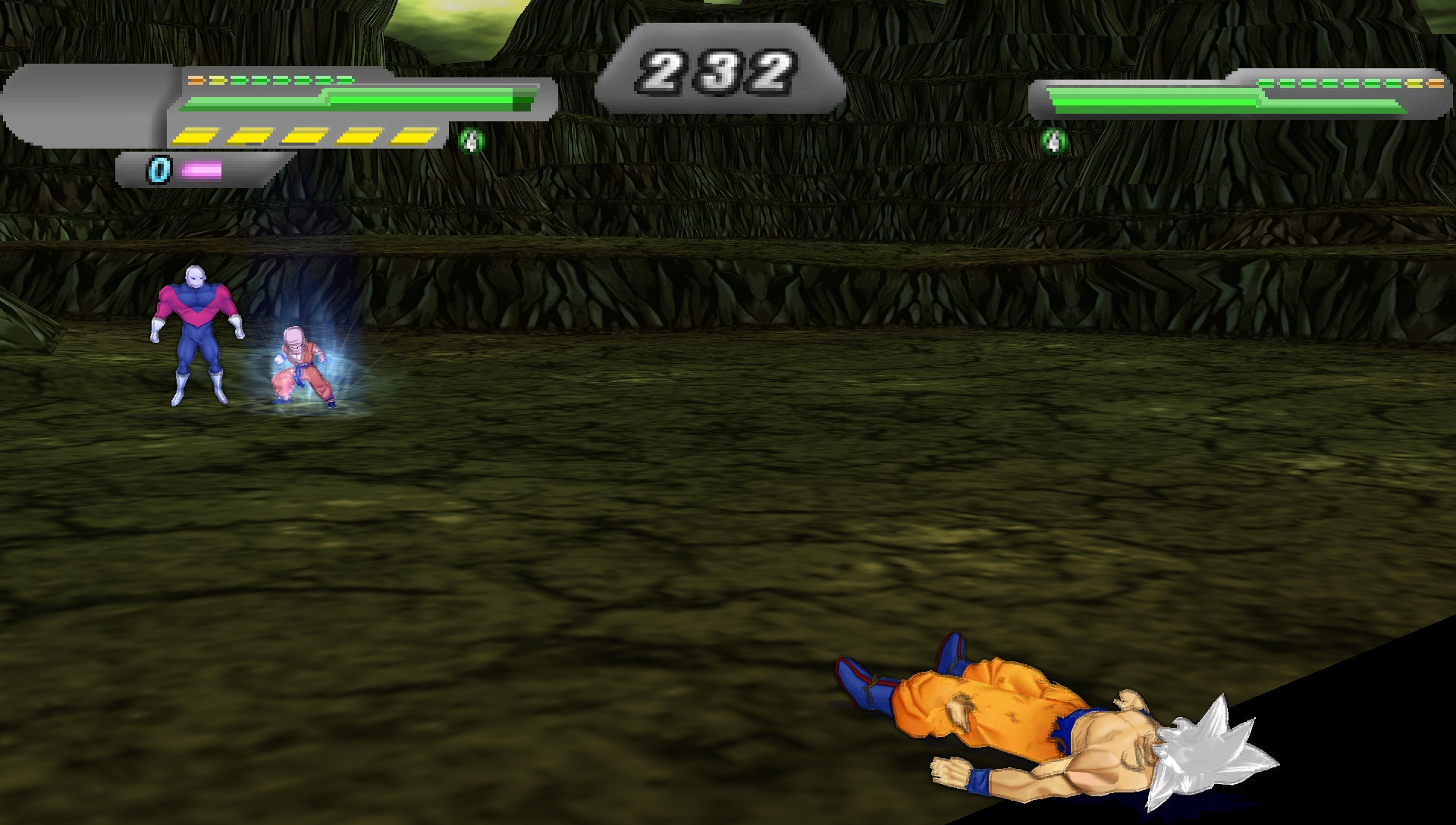This screenshot has height=825, width=1456.
Task: Toggle the first green skill dash on the right
Action: (x=1265, y=83)
